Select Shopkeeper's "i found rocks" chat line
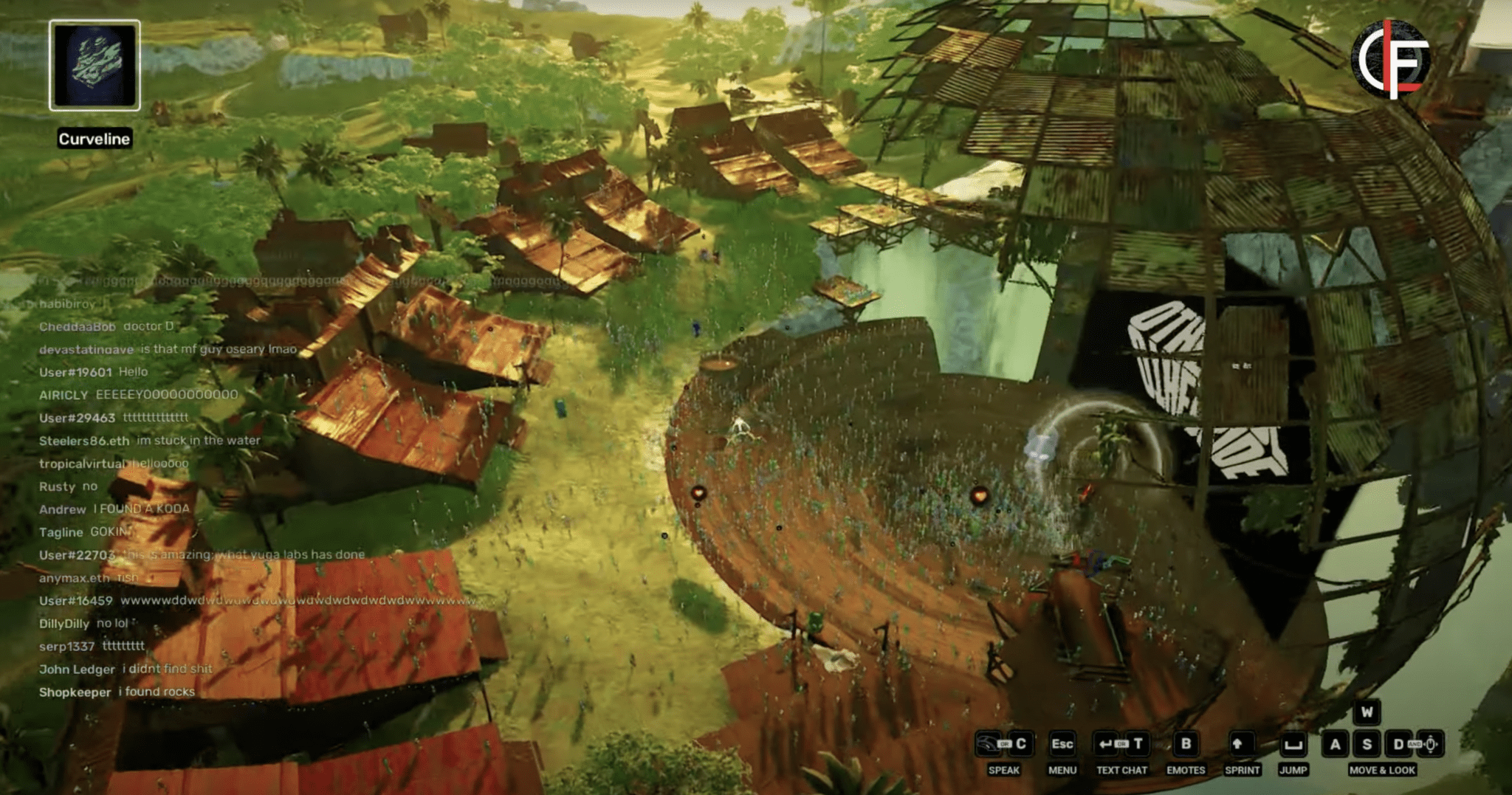 (x=117, y=692)
